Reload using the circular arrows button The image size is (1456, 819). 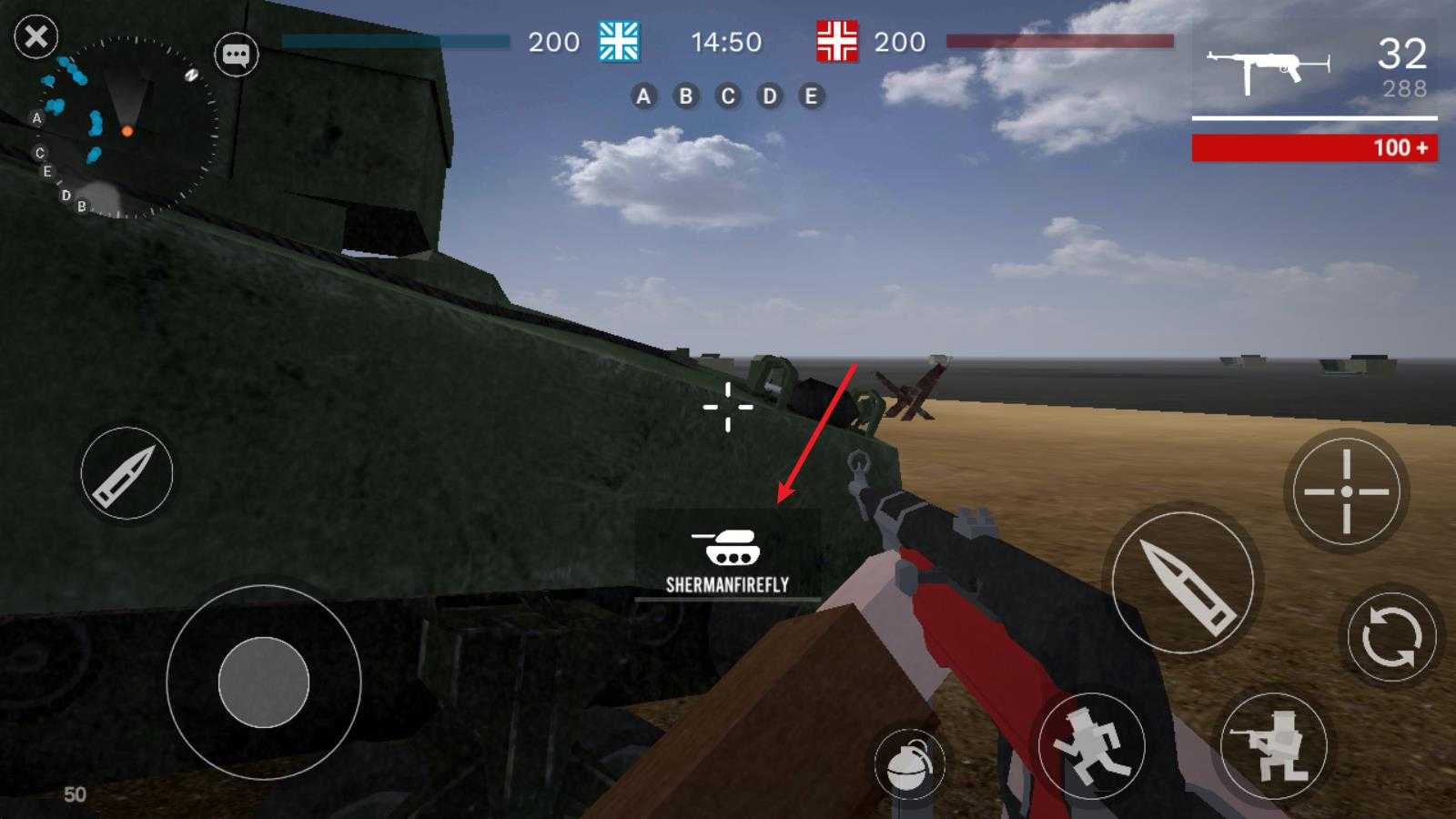1391,636
